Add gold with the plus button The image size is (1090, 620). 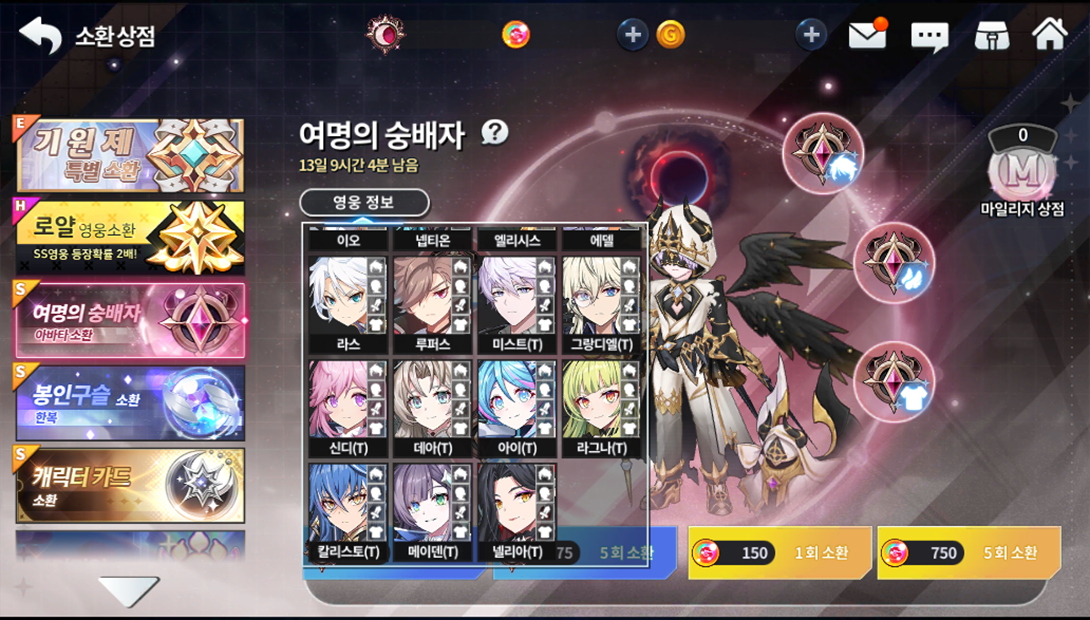631,35
